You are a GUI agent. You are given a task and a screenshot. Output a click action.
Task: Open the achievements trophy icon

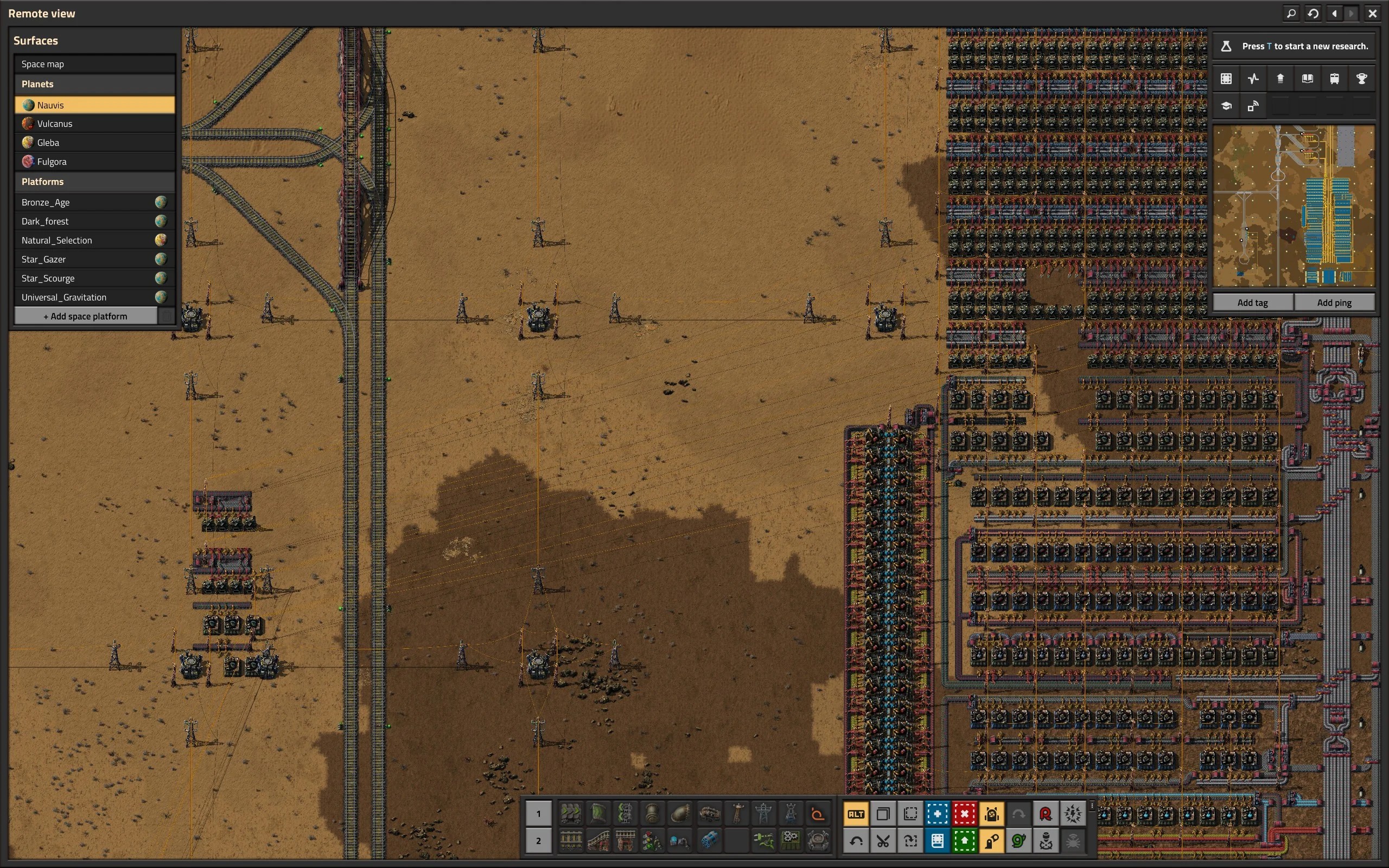coord(1361,79)
